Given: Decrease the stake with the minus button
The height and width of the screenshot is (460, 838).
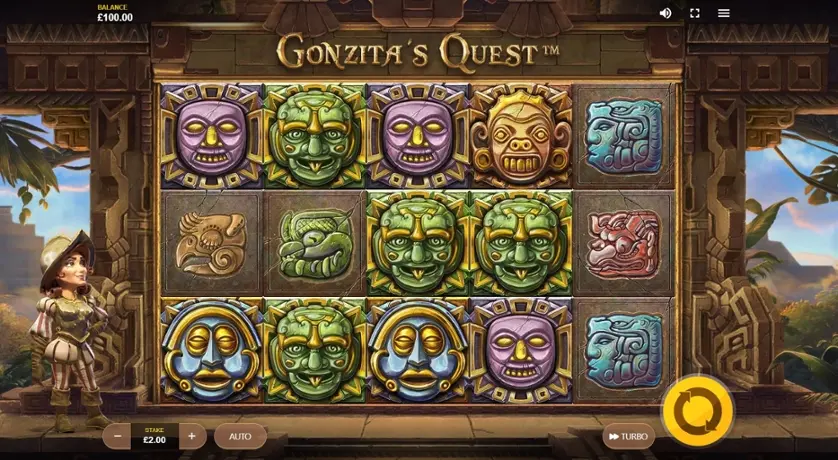Looking at the screenshot, I should point(118,436).
